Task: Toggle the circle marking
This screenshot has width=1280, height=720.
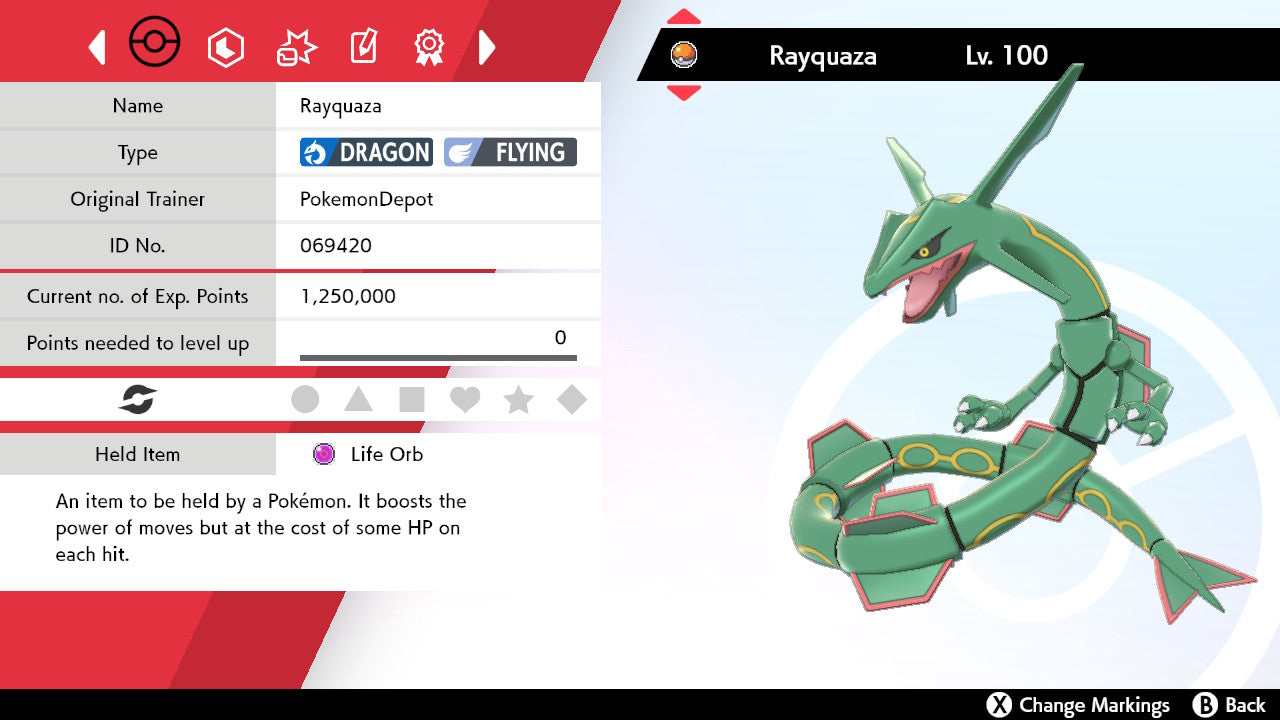Action: point(305,400)
